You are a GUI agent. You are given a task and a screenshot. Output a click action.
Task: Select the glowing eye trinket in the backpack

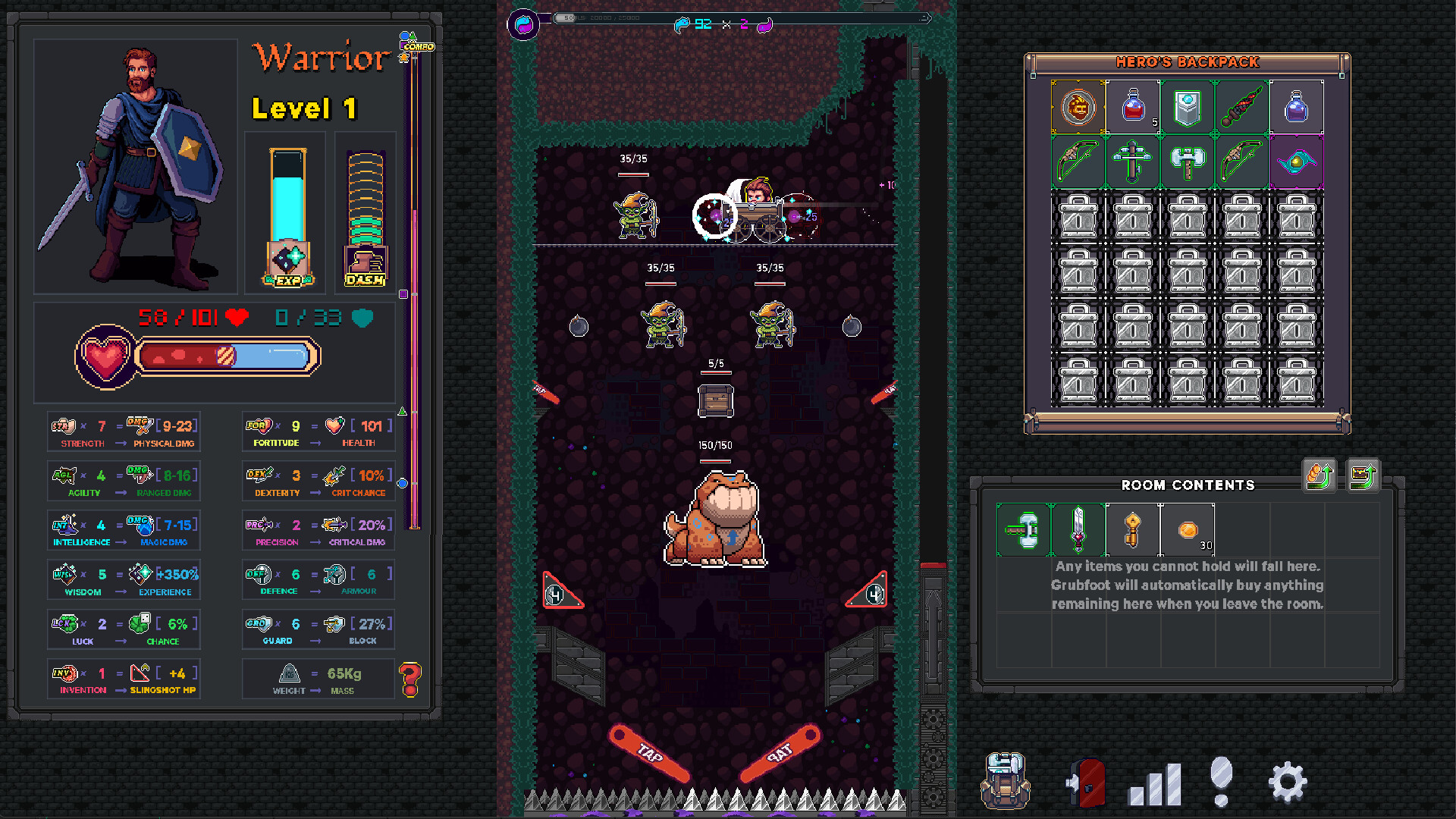[1297, 161]
